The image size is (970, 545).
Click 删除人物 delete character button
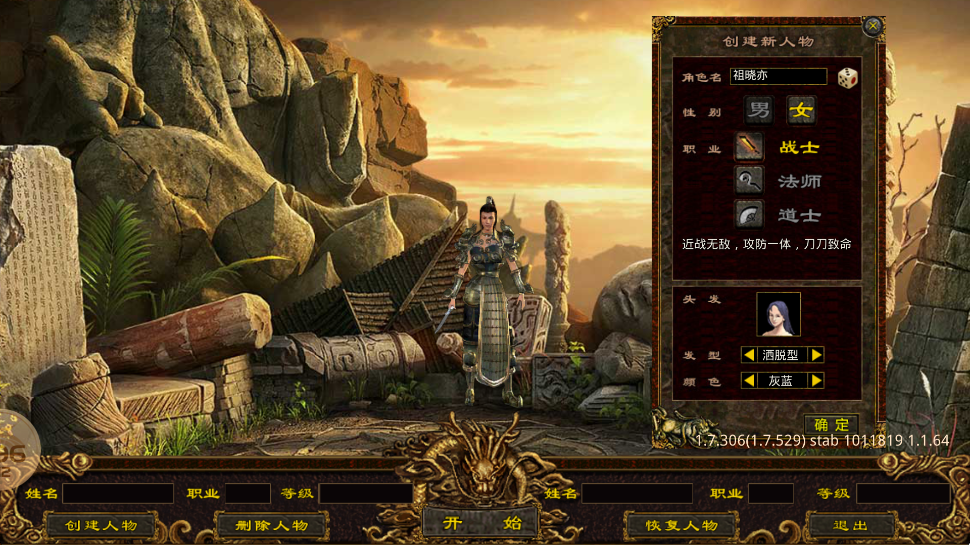tap(272, 525)
